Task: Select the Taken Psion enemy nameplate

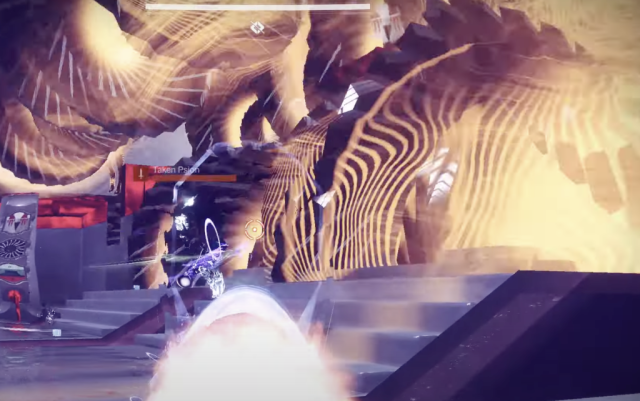Action: [178, 172]
